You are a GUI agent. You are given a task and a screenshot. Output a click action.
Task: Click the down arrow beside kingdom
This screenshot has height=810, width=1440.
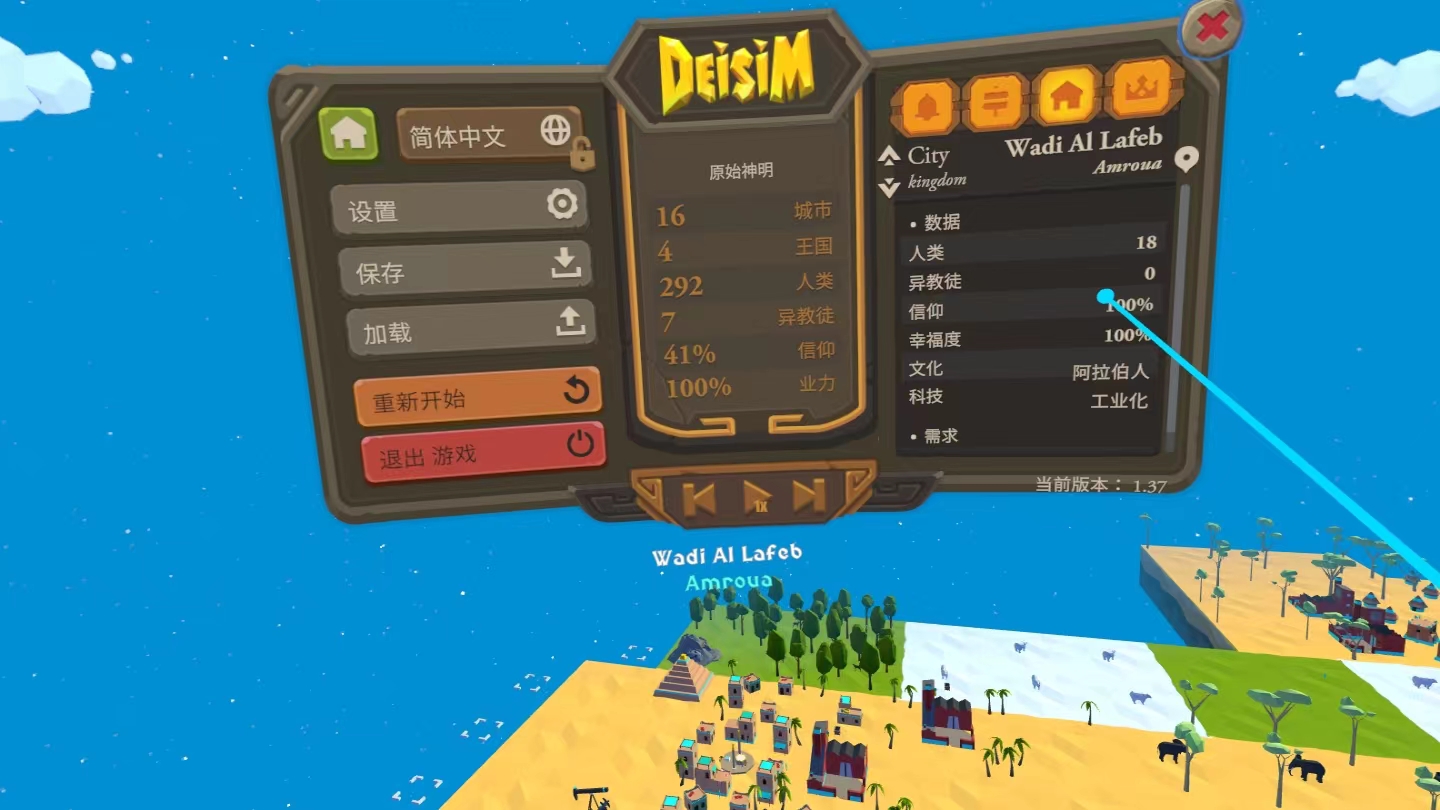tap(889, 187)
